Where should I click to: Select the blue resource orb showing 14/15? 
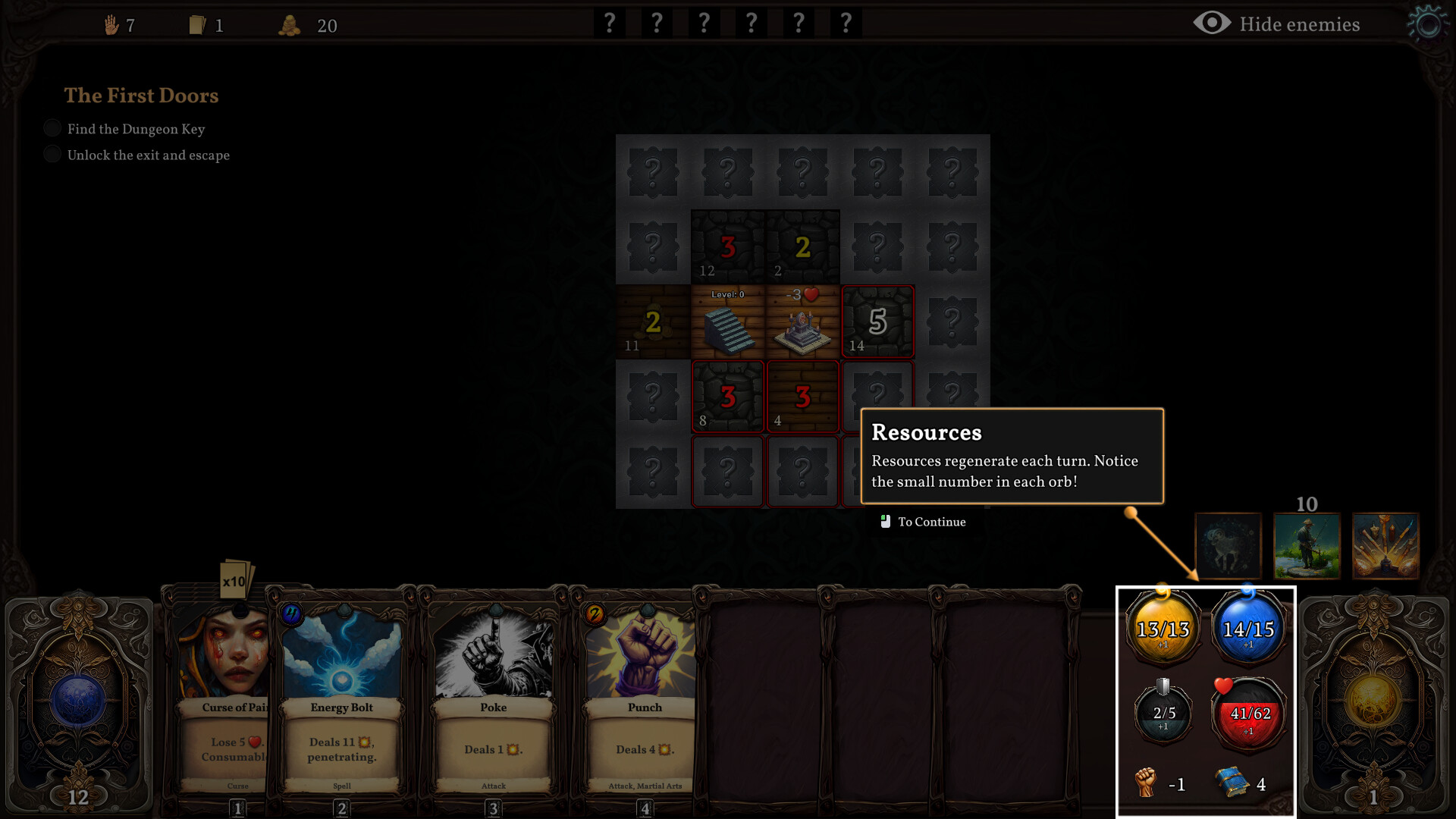click(x=1249, y=628)
